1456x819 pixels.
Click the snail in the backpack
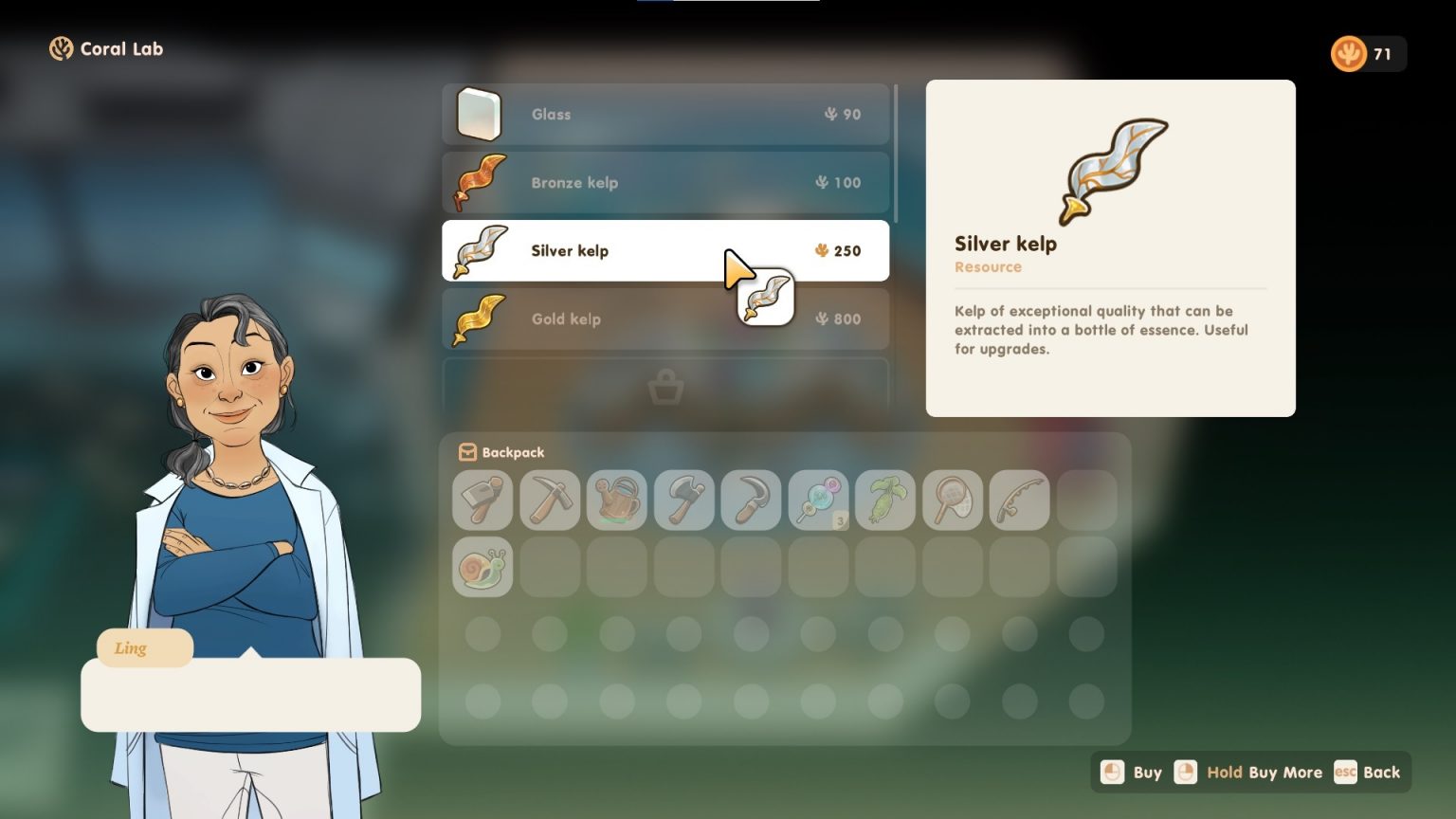click(x=482, y=566)
